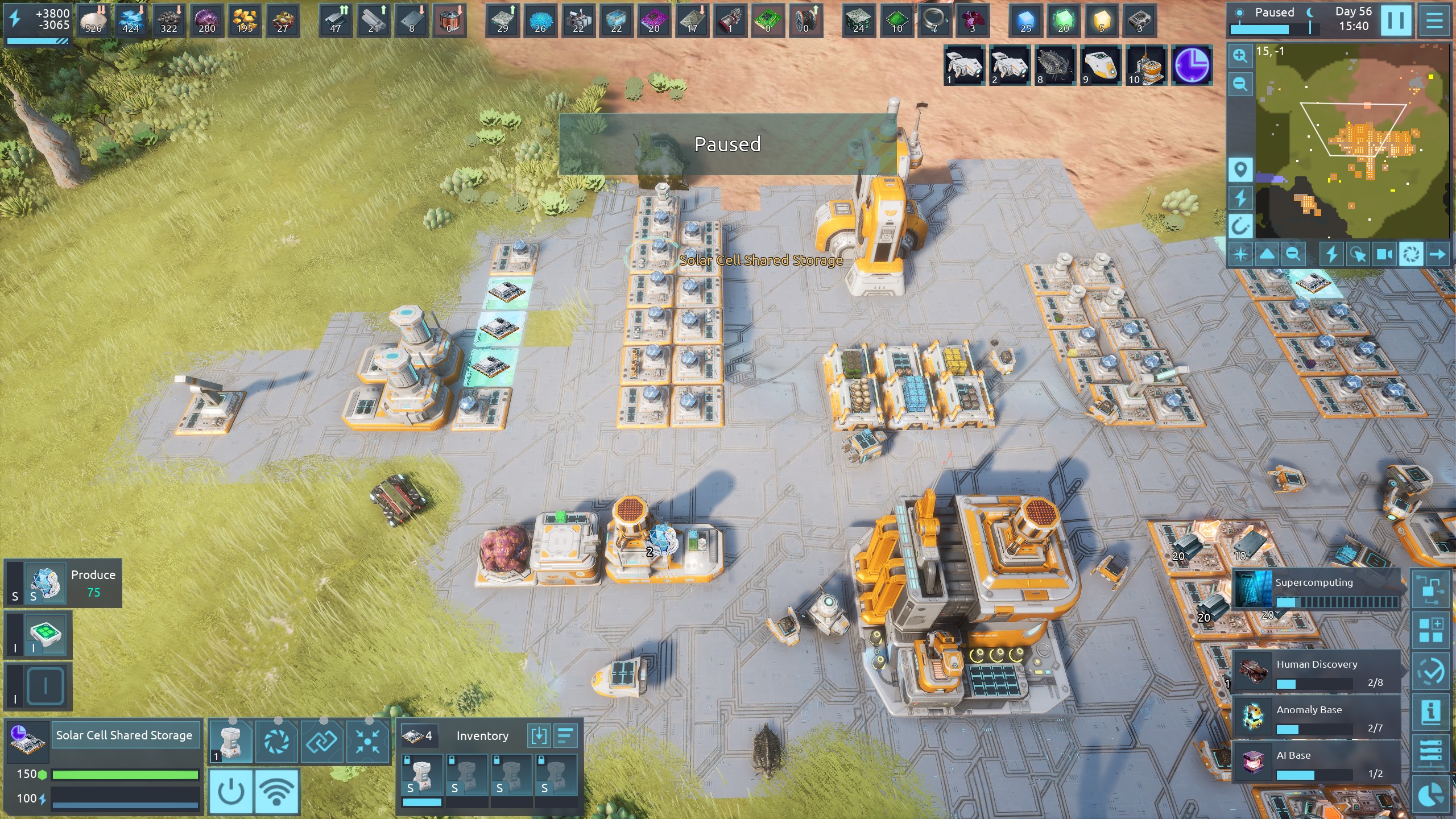Click the inventory sort button

[x=565, y=736]
